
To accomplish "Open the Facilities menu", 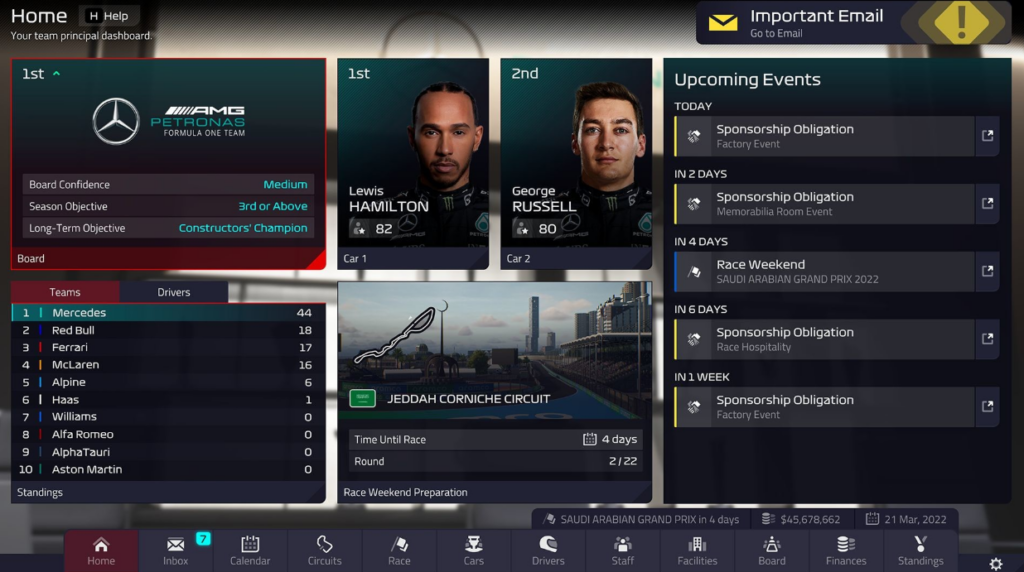I will point(697,550).
